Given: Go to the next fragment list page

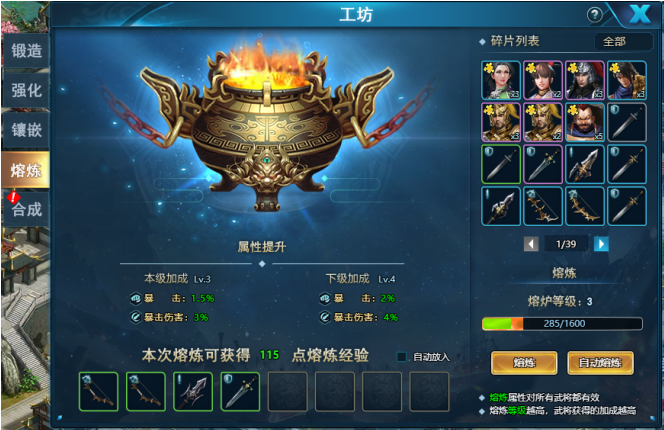Looking at the screenshot, I should (601, 243).
